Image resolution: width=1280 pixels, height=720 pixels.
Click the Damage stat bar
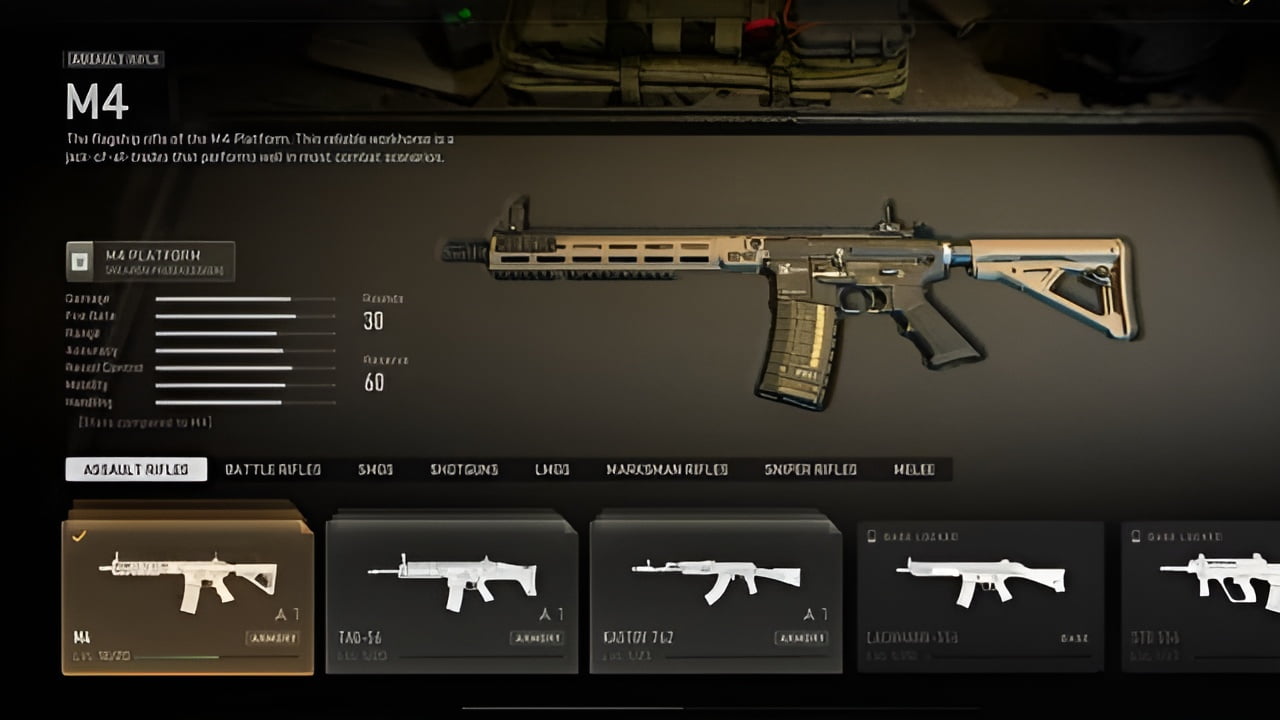245,300
